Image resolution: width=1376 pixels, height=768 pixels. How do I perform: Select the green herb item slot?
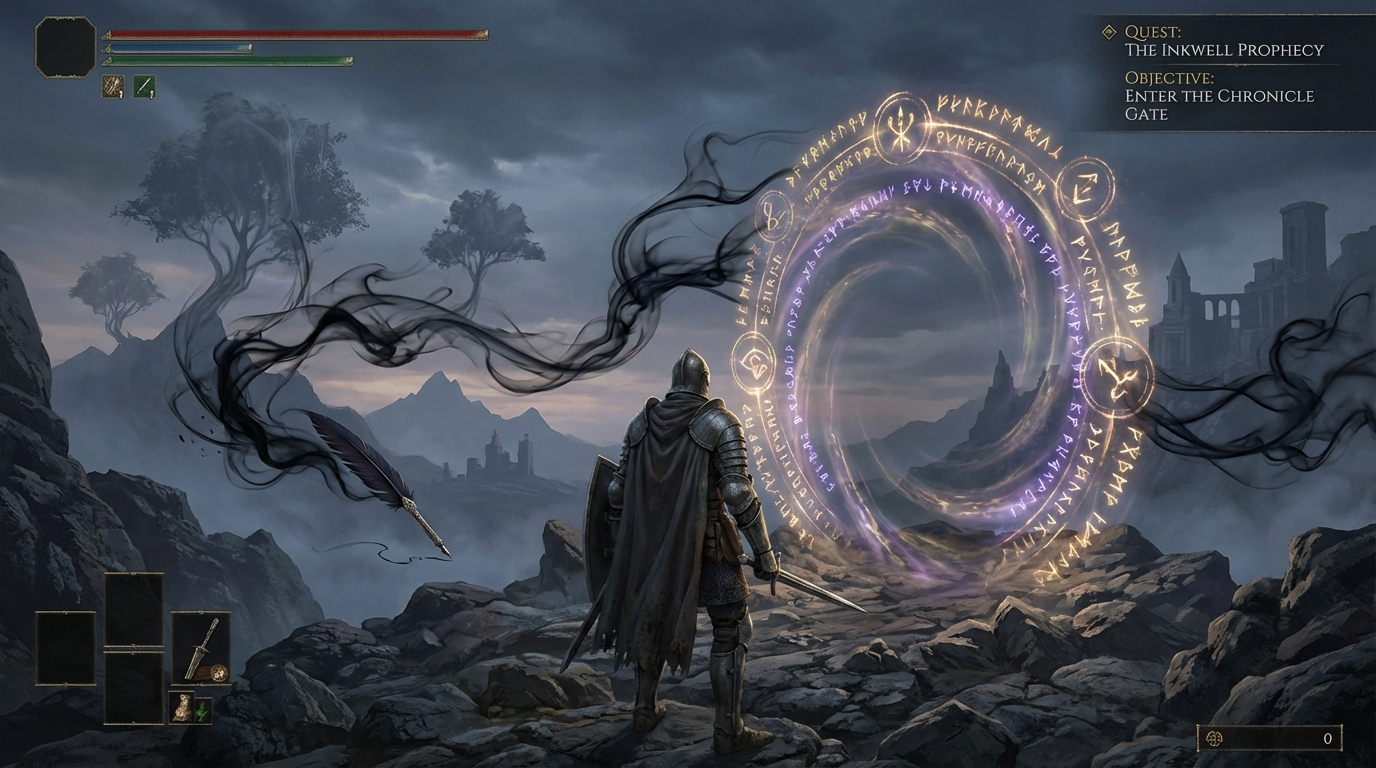[x=203, y=711]
